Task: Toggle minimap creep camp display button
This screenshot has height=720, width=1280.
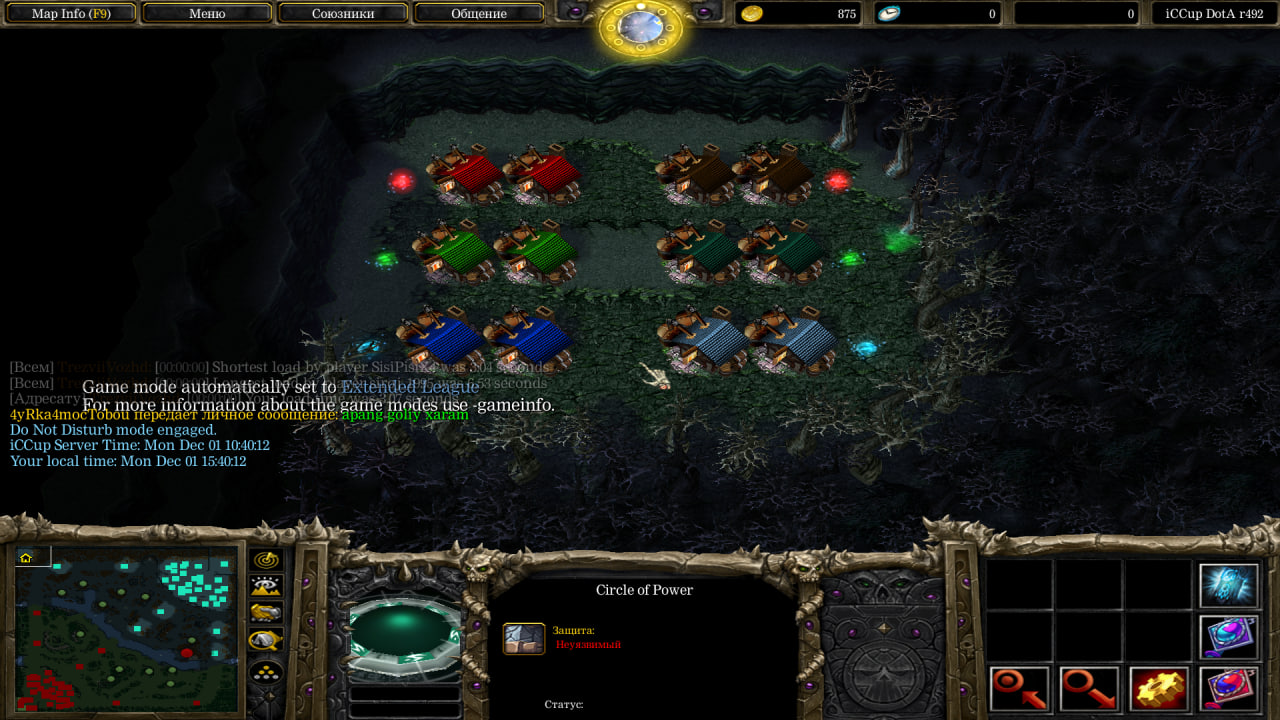Action: (266, 640)
